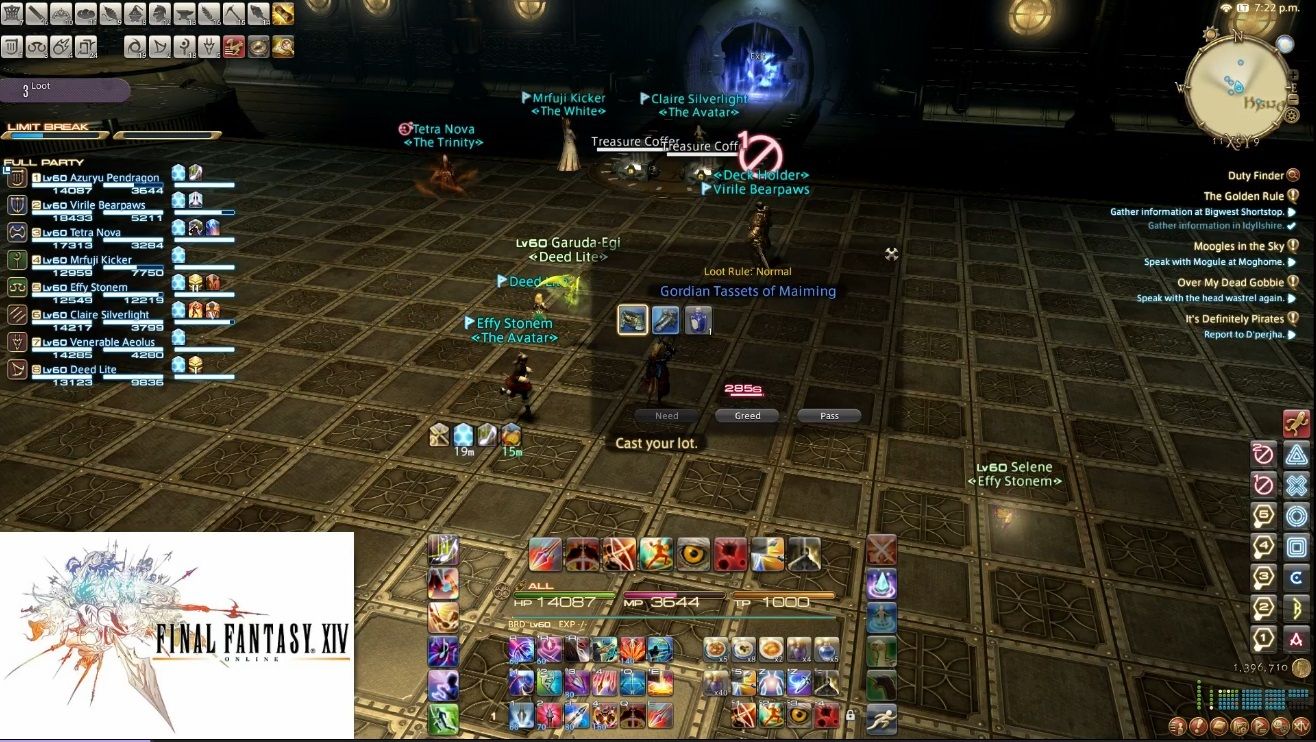The height and width of the screenshot is (742, 1316).
Task: Select the blue potion loot item
Action: pos(698,319)
